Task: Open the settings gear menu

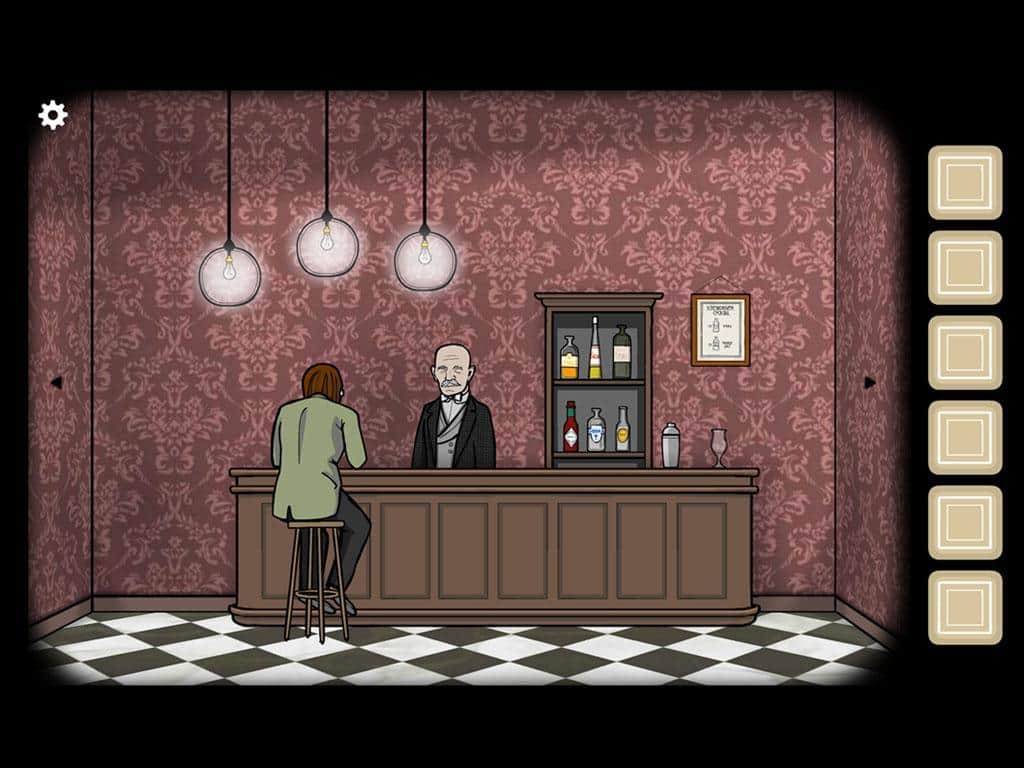Action: [x=52, y=115]
